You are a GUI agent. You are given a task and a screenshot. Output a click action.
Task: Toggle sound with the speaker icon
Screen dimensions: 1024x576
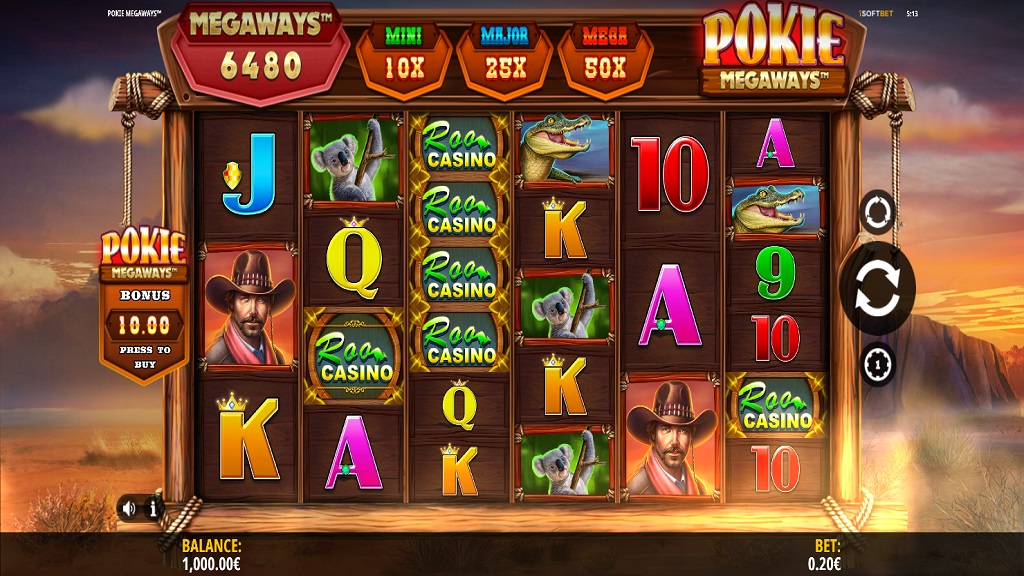click(x=129, y=508)
